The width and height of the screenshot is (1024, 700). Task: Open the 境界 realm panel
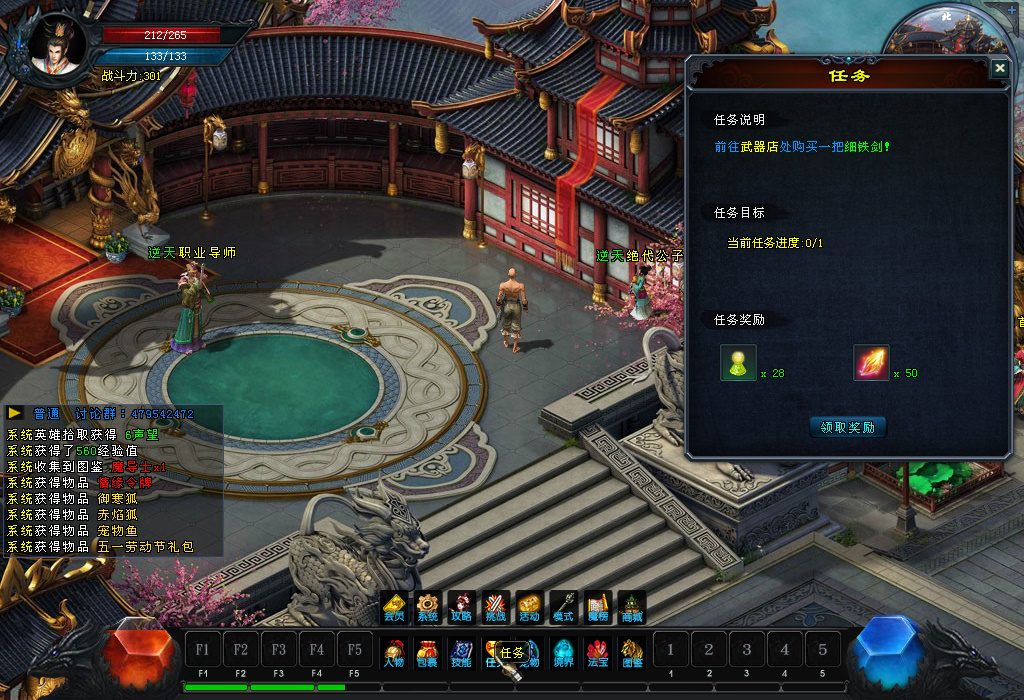point(564,653)
